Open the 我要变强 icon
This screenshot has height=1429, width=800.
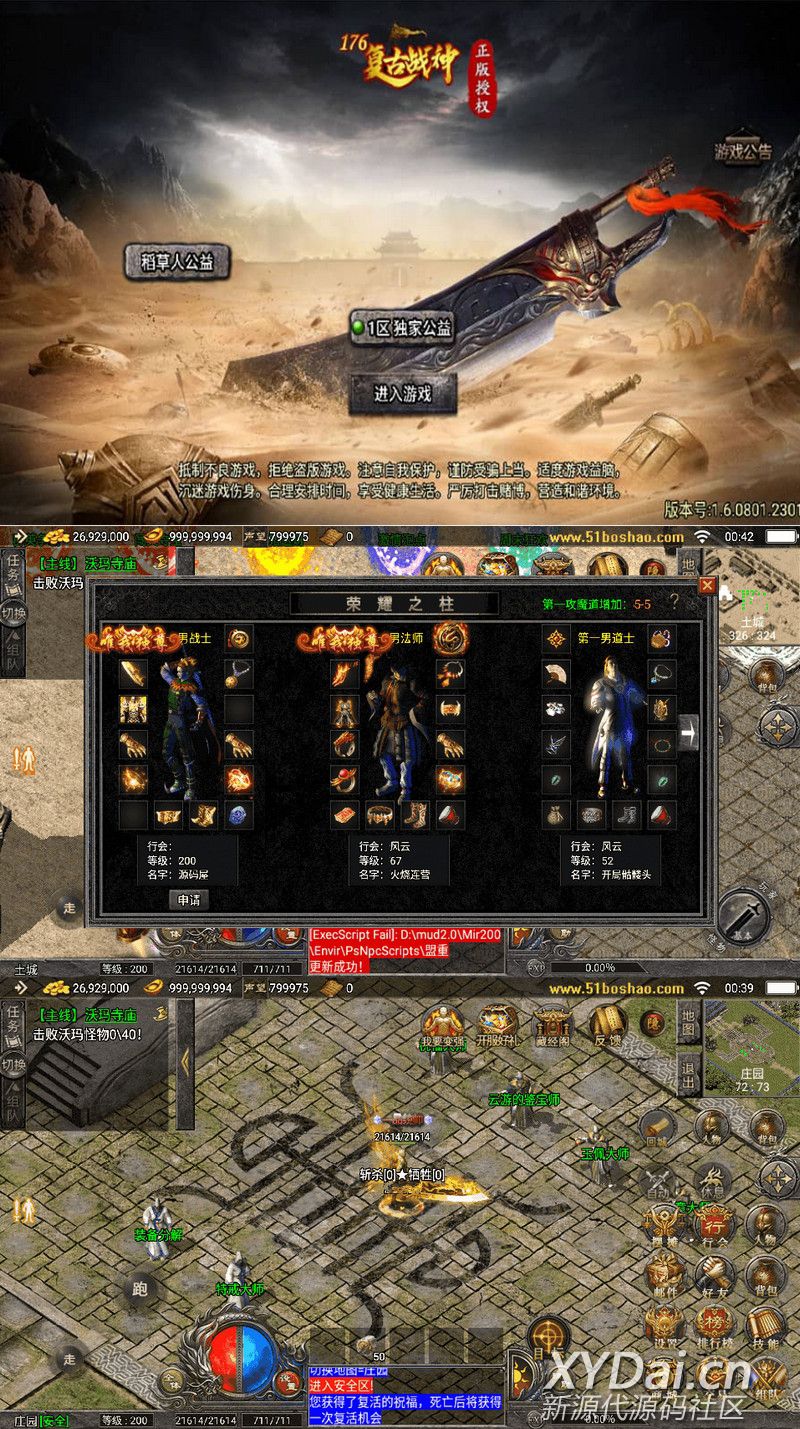coord(441,1025)
